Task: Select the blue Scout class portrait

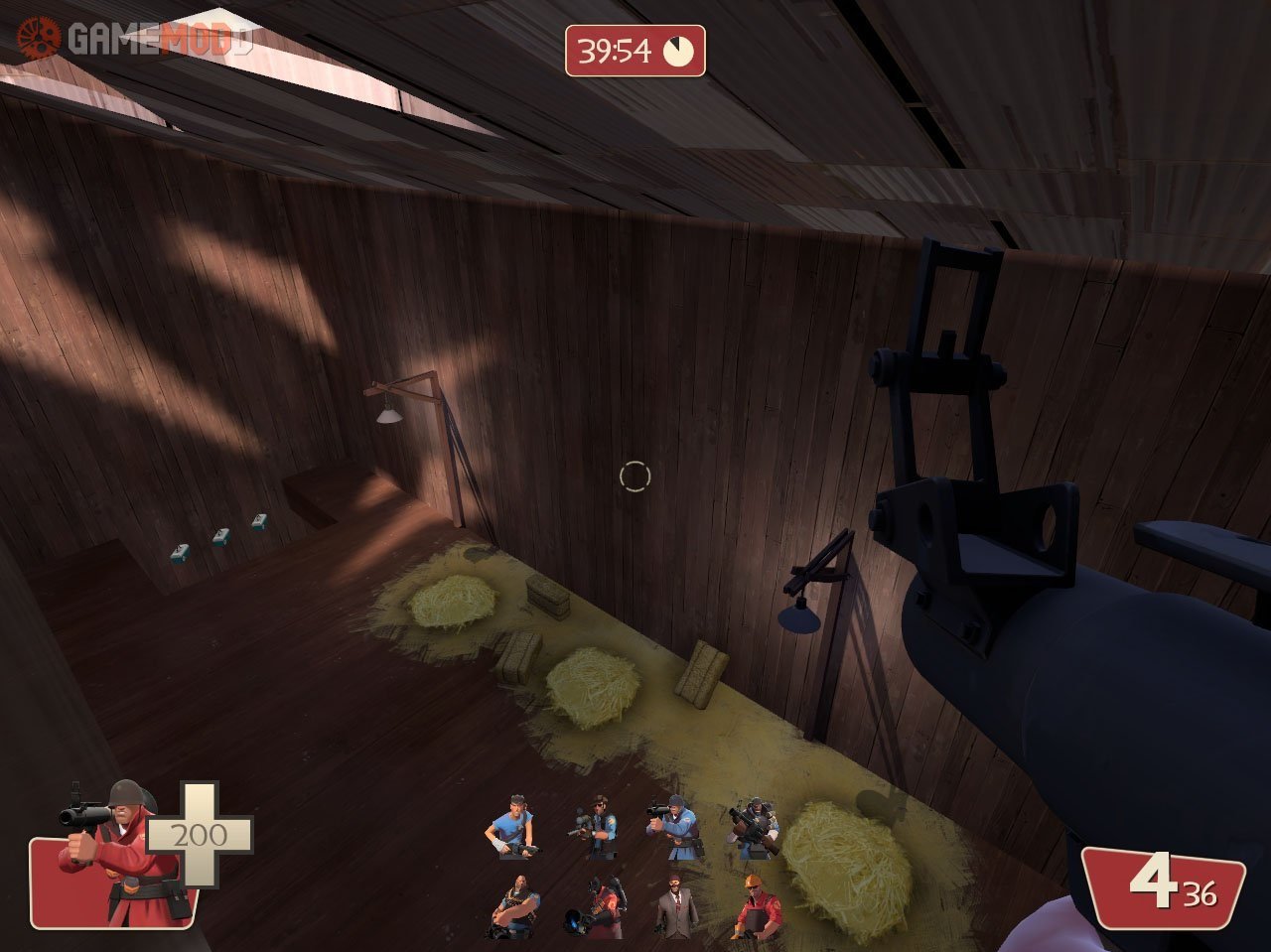Action: coord(512,826)
